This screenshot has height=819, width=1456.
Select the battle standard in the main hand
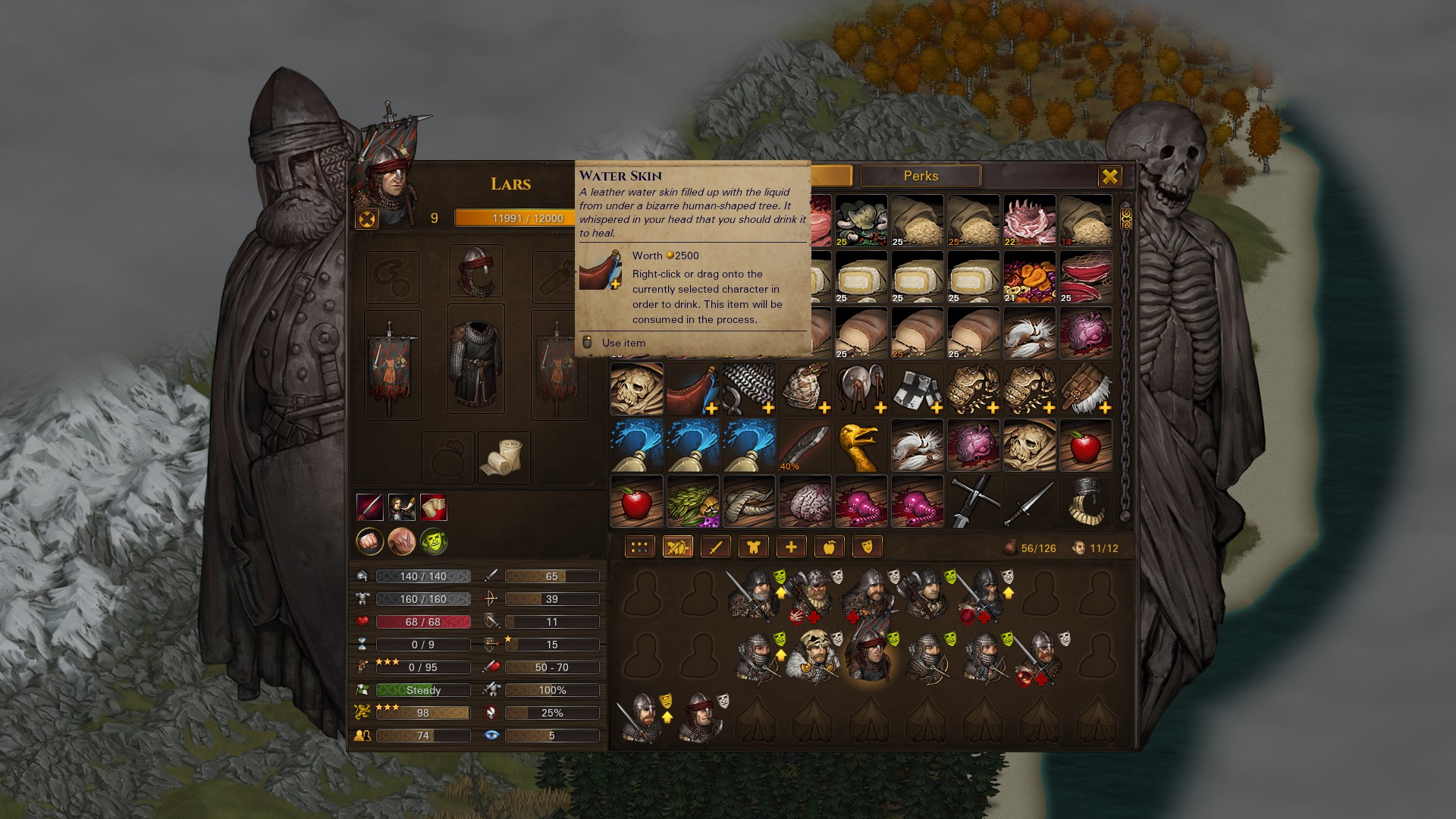(x=393, y=366)
